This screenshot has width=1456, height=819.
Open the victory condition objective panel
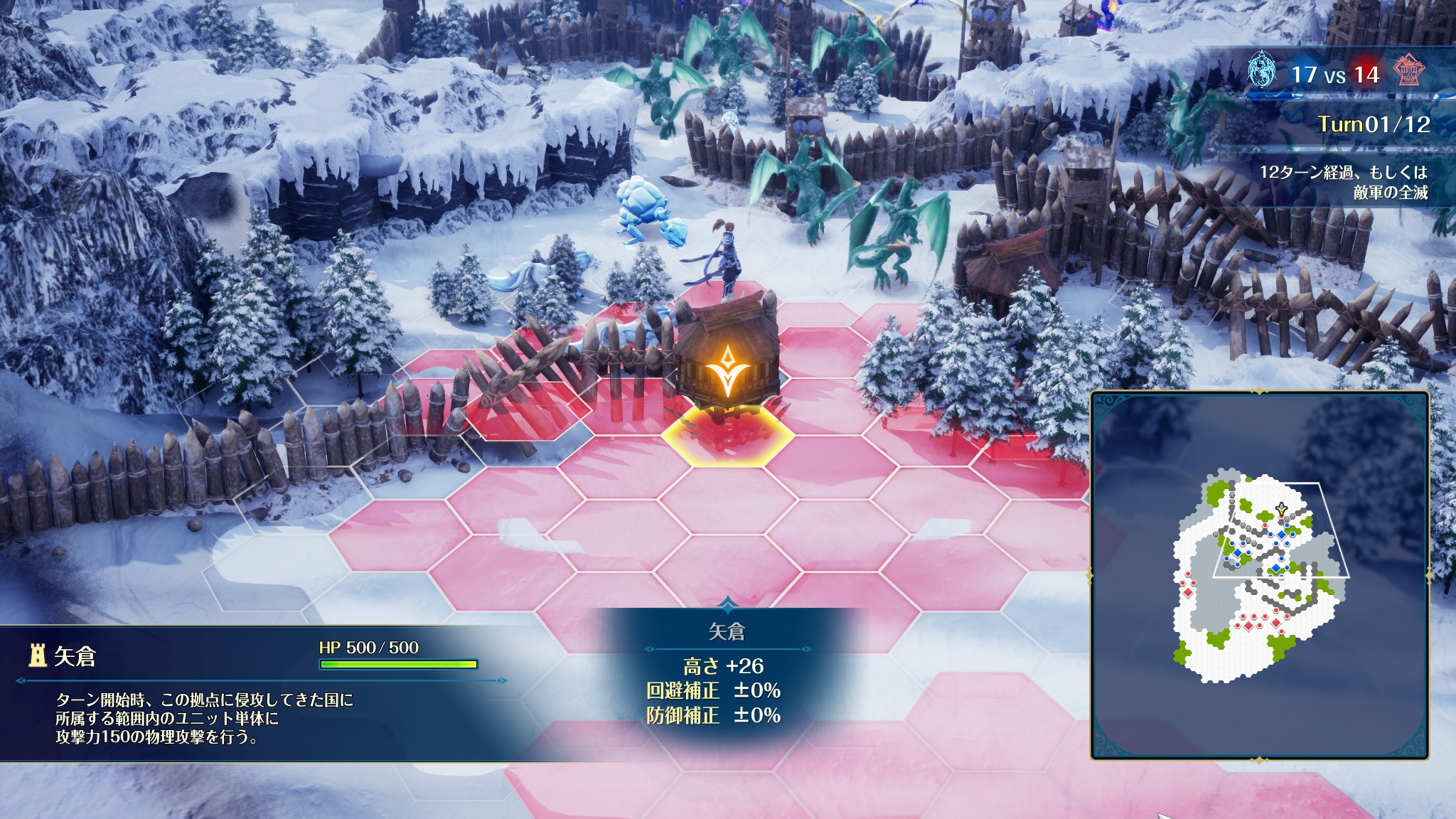(1343, 182)
